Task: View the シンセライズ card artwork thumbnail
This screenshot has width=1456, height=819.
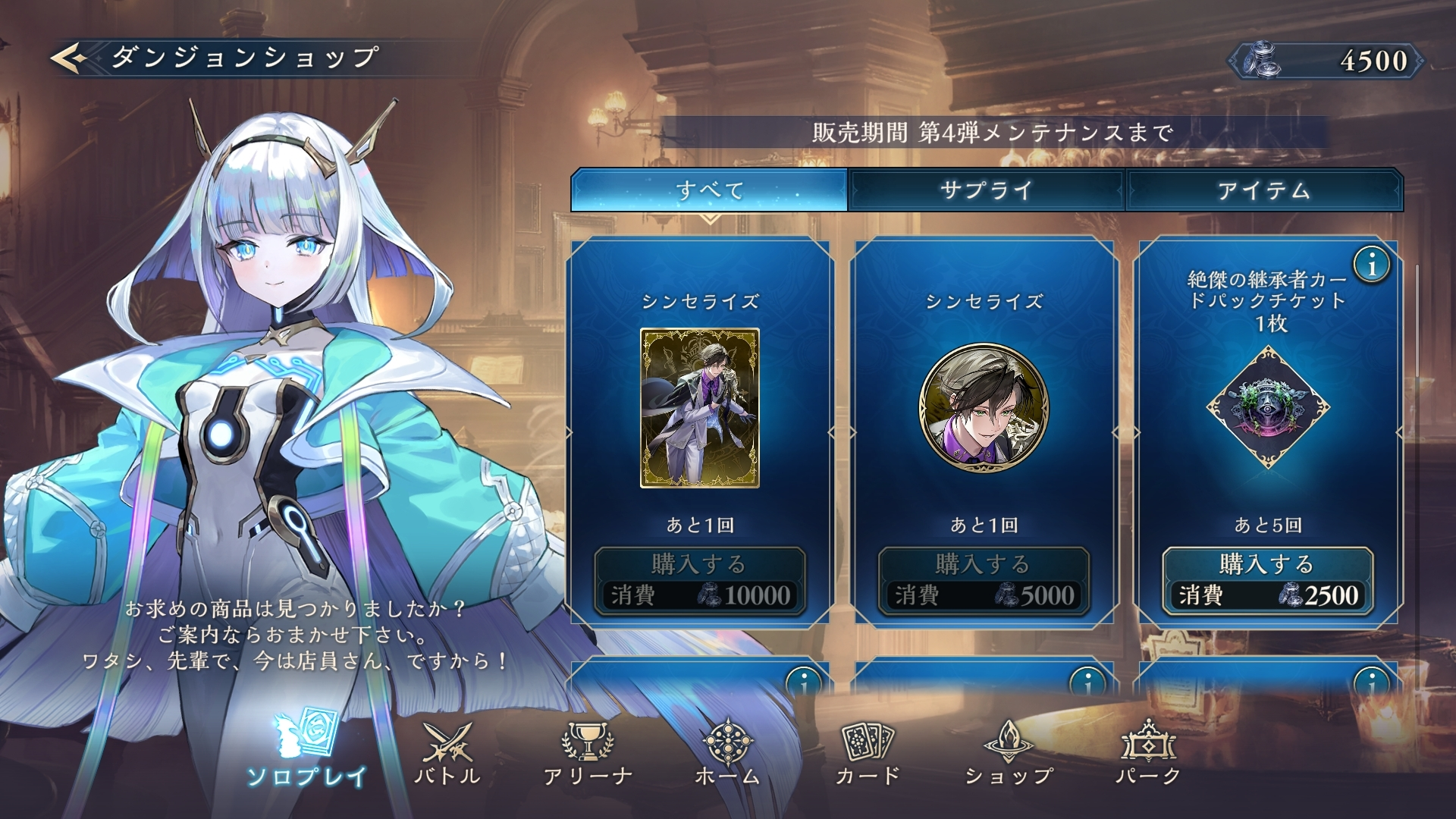Action: (x=699, y=408)
